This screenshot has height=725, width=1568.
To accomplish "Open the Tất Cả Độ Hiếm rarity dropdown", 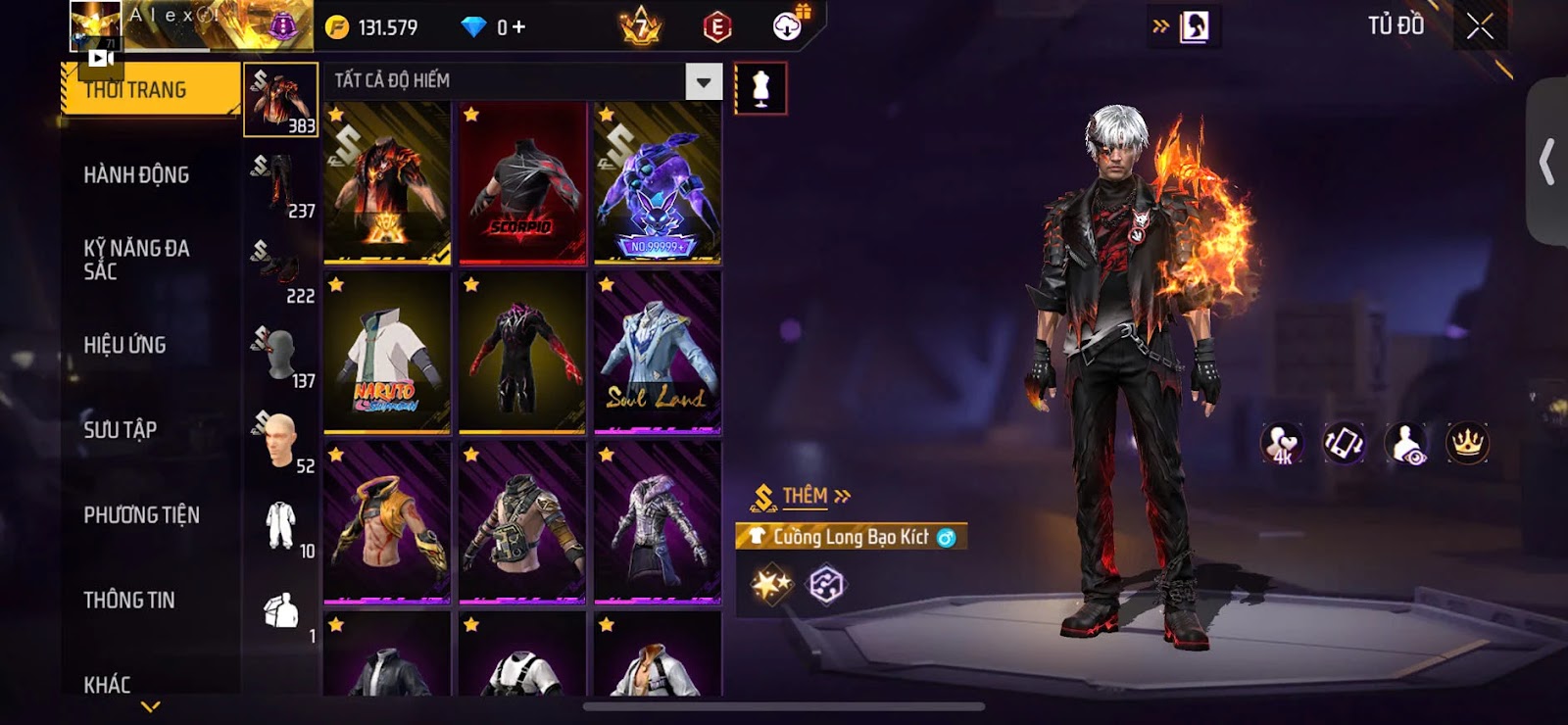I will (703, 81).
